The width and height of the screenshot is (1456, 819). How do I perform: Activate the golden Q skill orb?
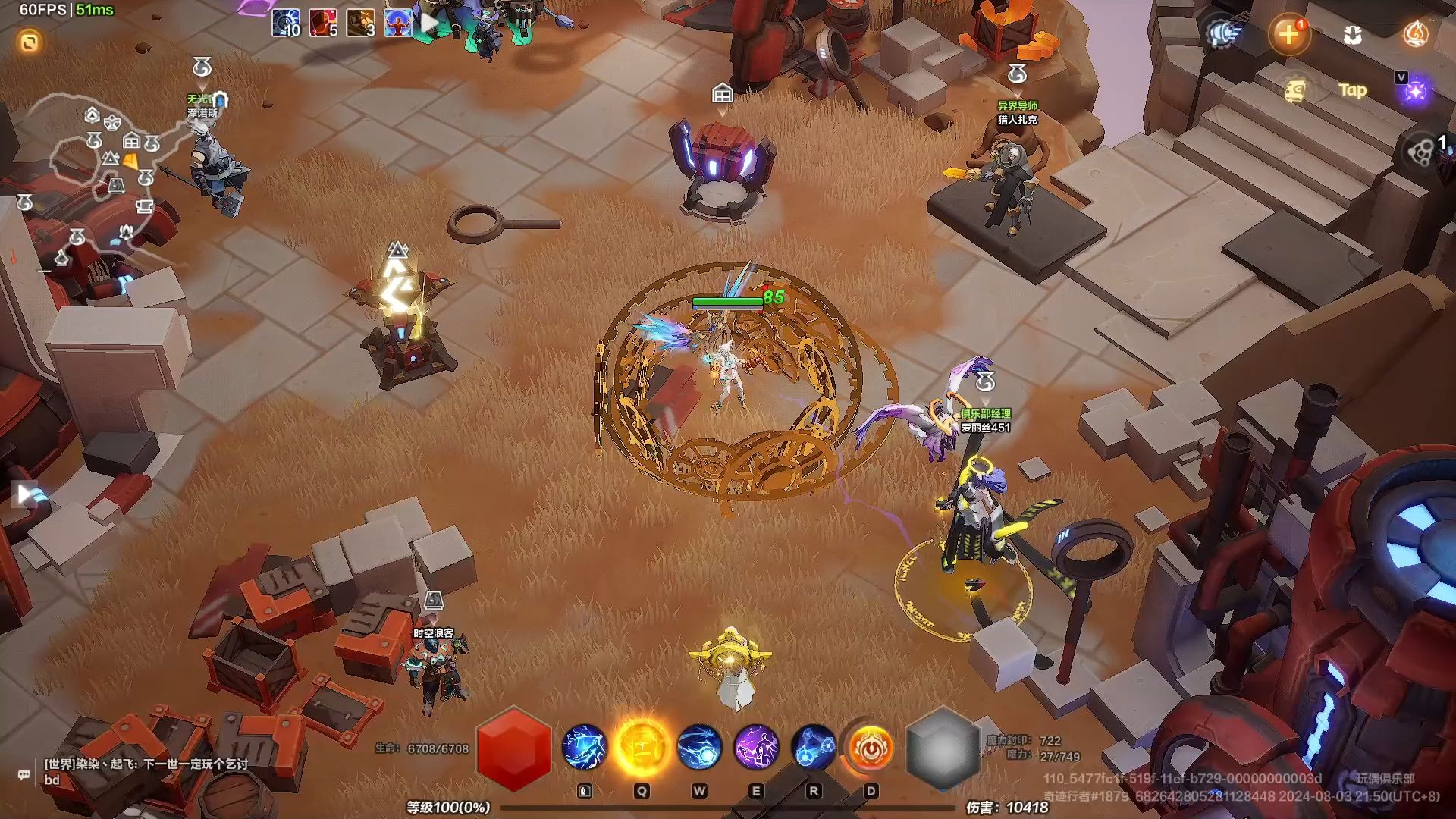click(642, 747)
